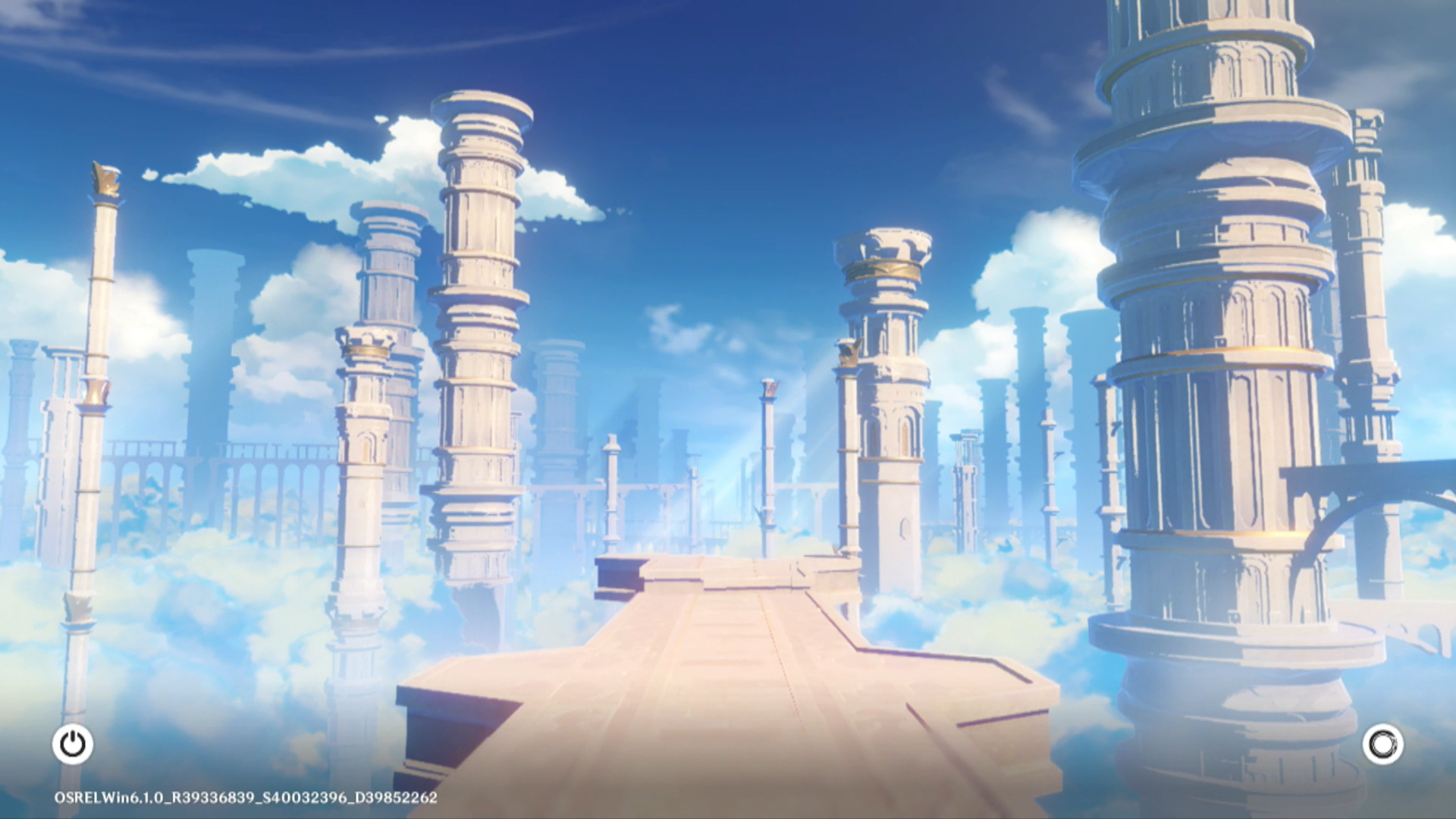Image resolution: width=1456 pixels, height=819 pixels.
Task: Click the power exit button
Action: (x=73, y=744)
